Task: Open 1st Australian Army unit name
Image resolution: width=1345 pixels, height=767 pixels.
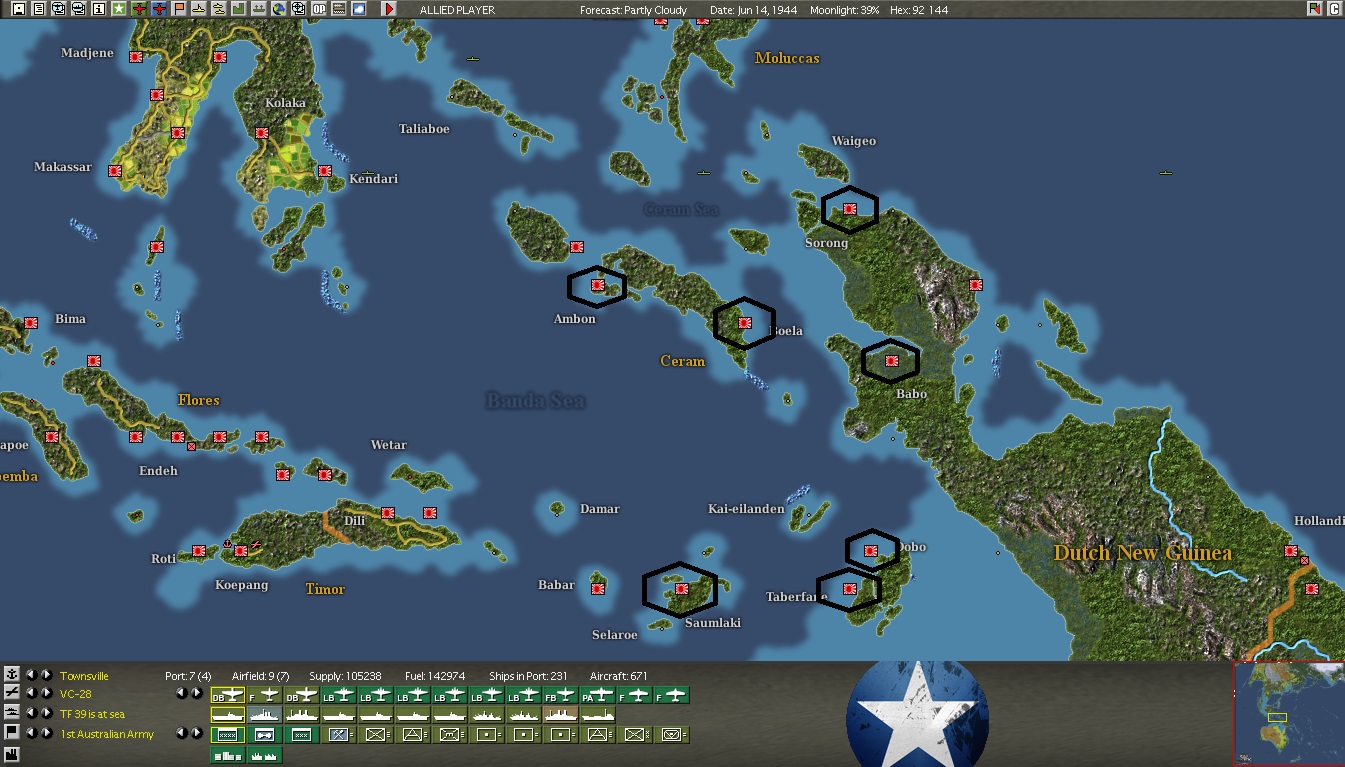Action: tap(107, 734)
